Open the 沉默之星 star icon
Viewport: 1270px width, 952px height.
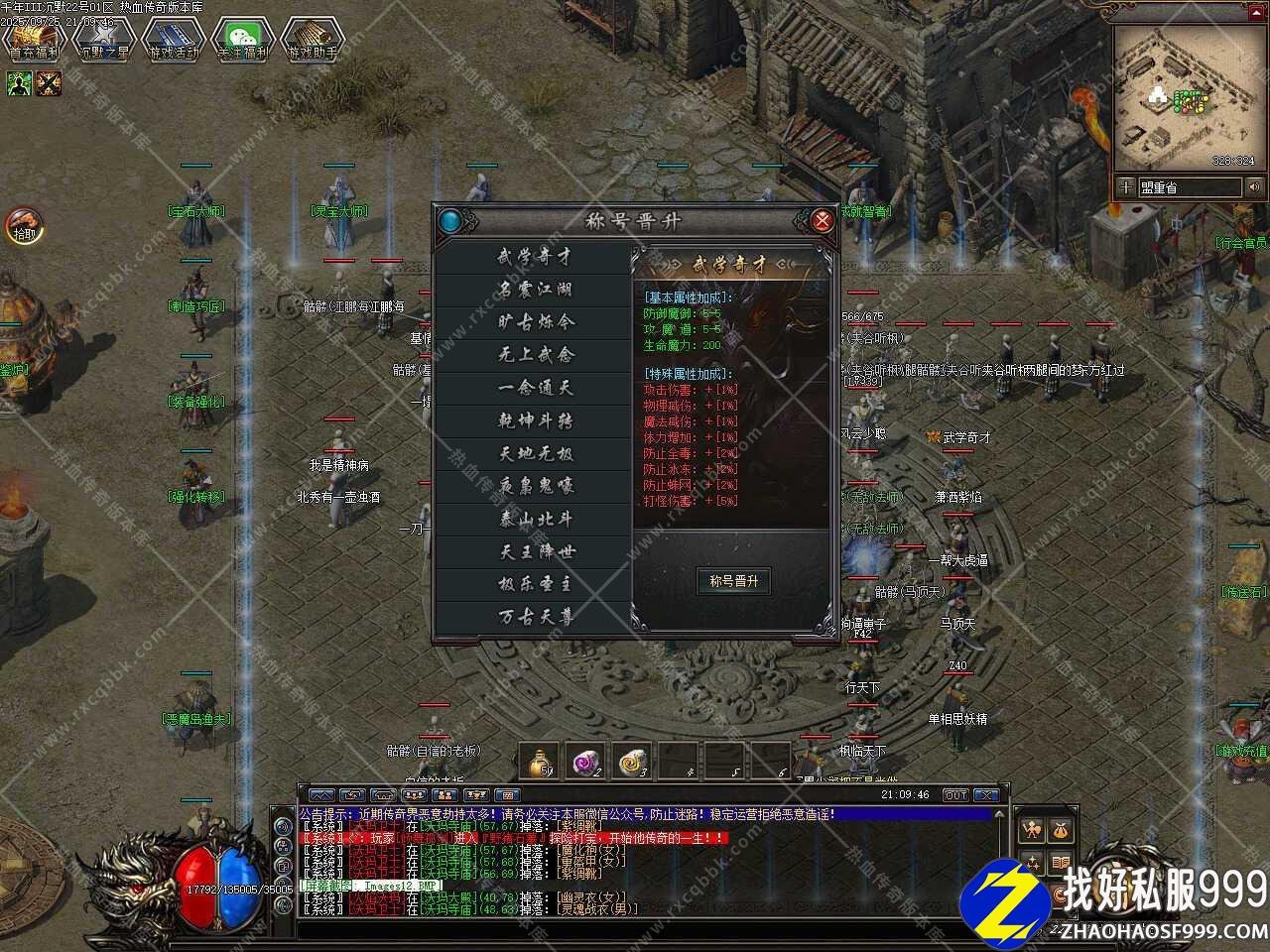pyautogui.click(x=103, y=40)
